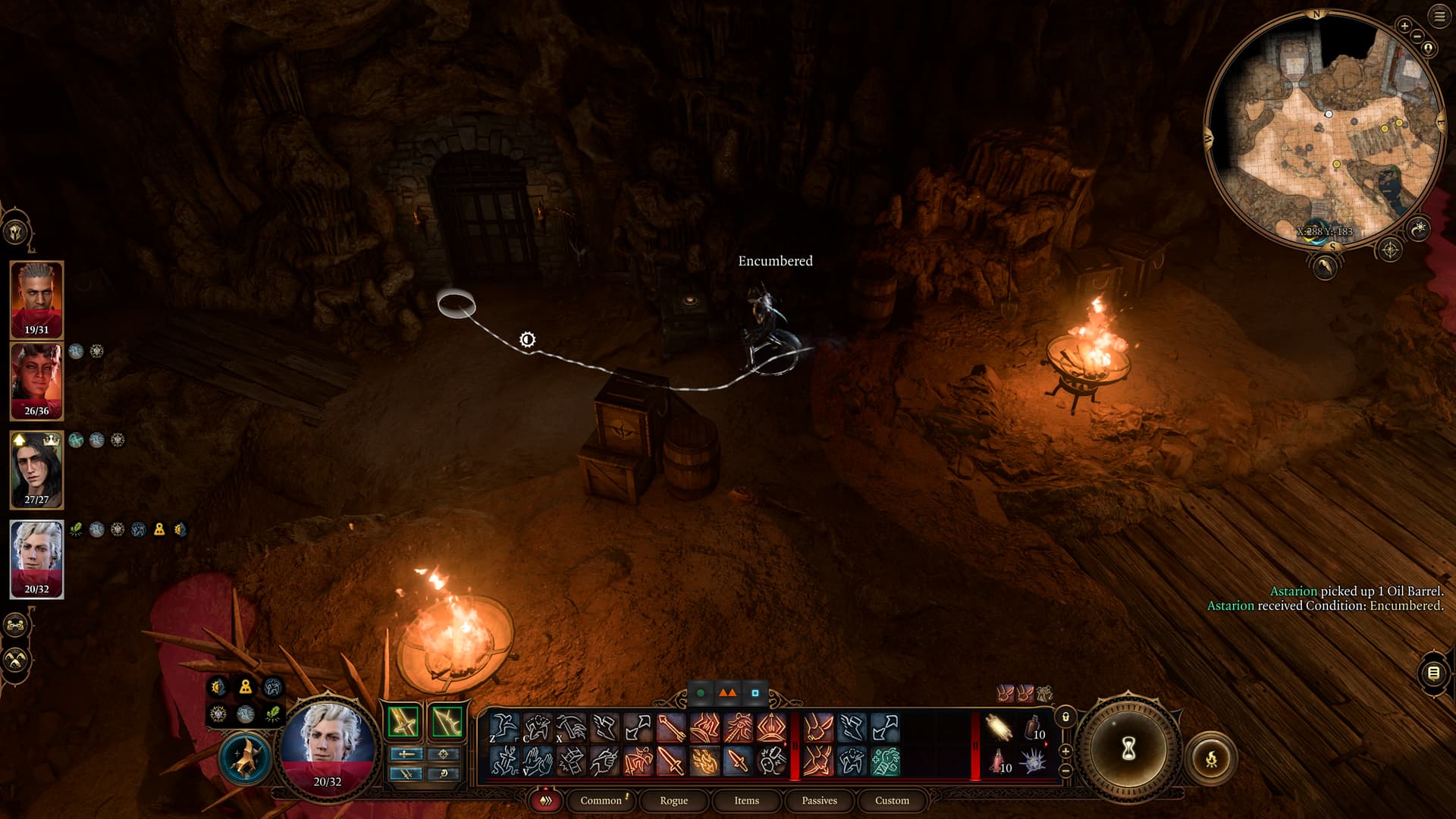Use the scroll item in hotbar

pos(999,728)
